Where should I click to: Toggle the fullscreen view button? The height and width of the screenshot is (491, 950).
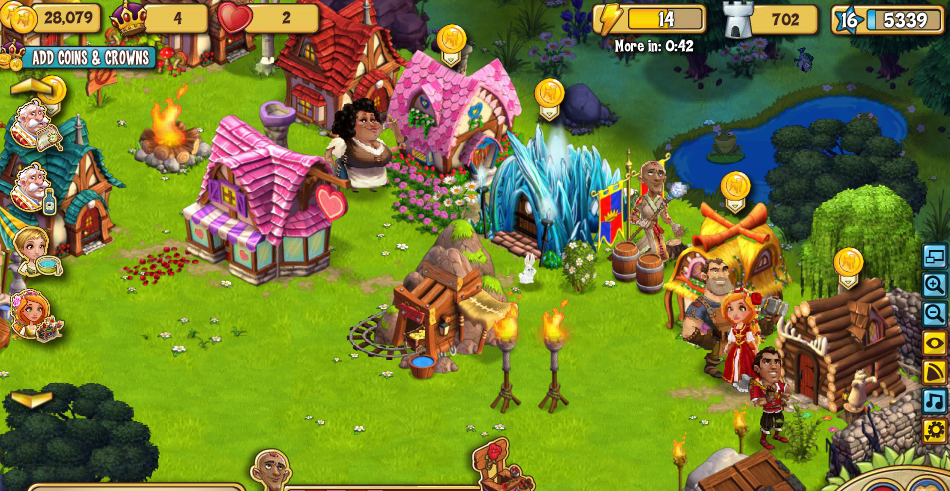934,256
